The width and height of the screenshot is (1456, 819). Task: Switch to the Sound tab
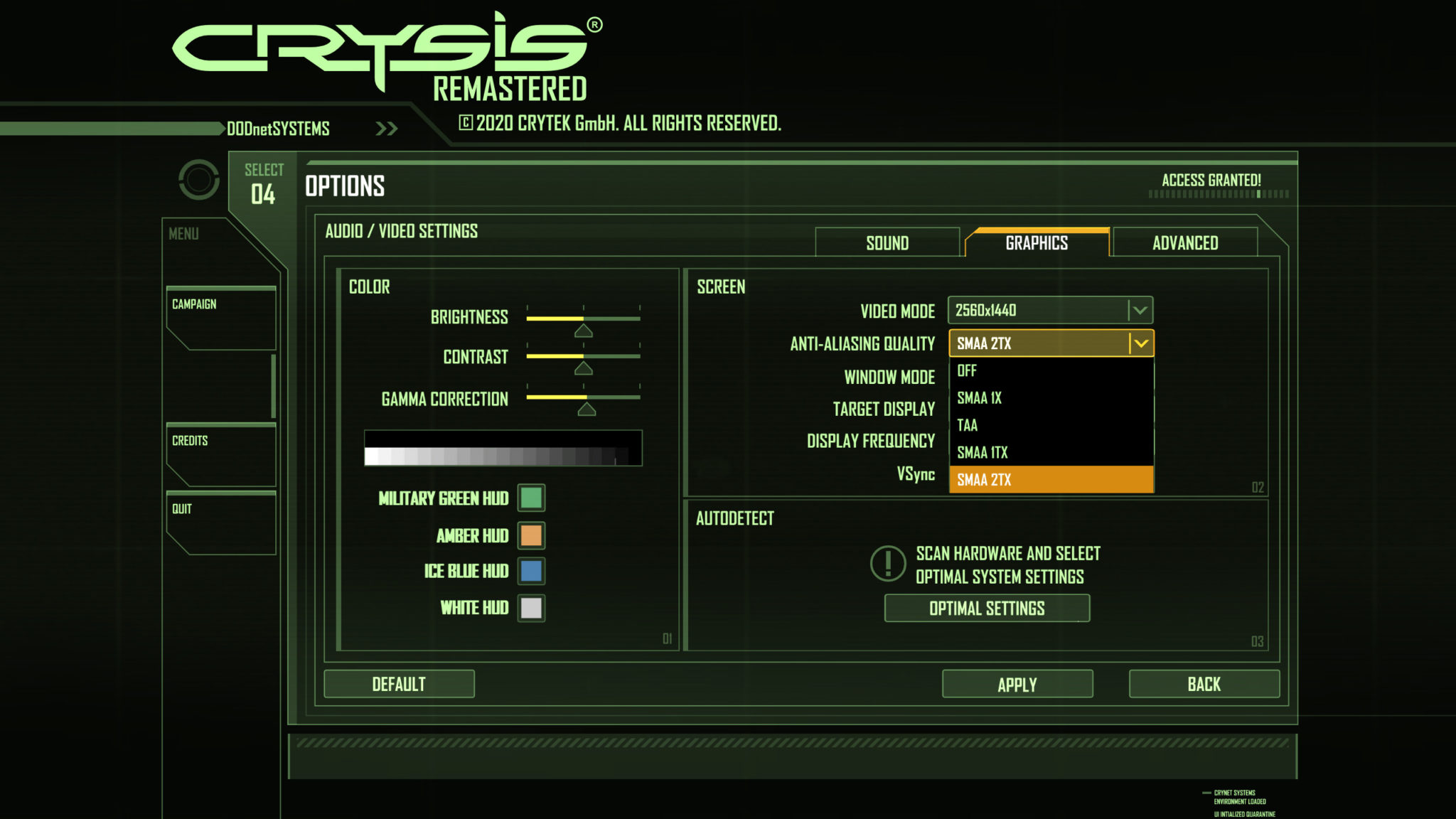pyautogui.click(x=888, y=242)
